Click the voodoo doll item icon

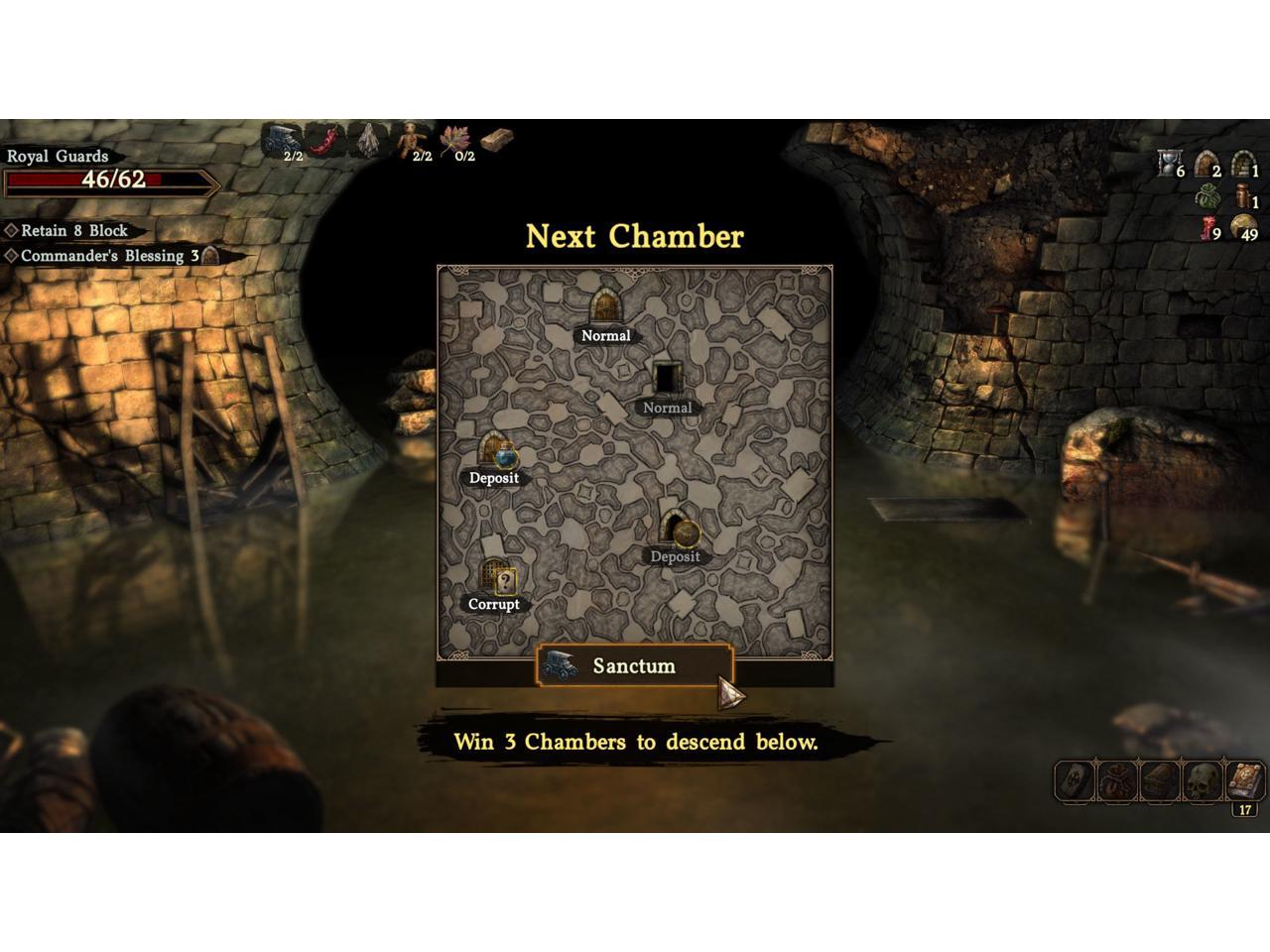tap(412, 141)
